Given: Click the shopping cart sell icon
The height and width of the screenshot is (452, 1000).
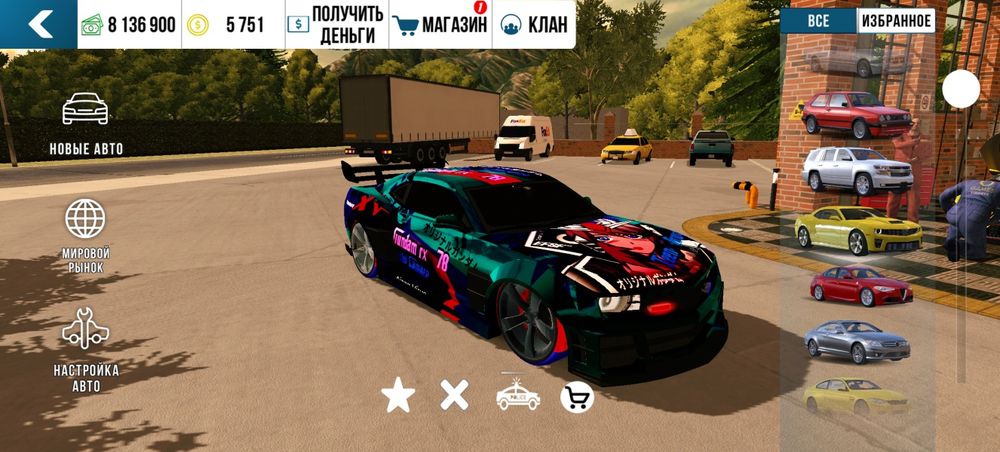Looking at the screenshot, I should tap(577, 397).
